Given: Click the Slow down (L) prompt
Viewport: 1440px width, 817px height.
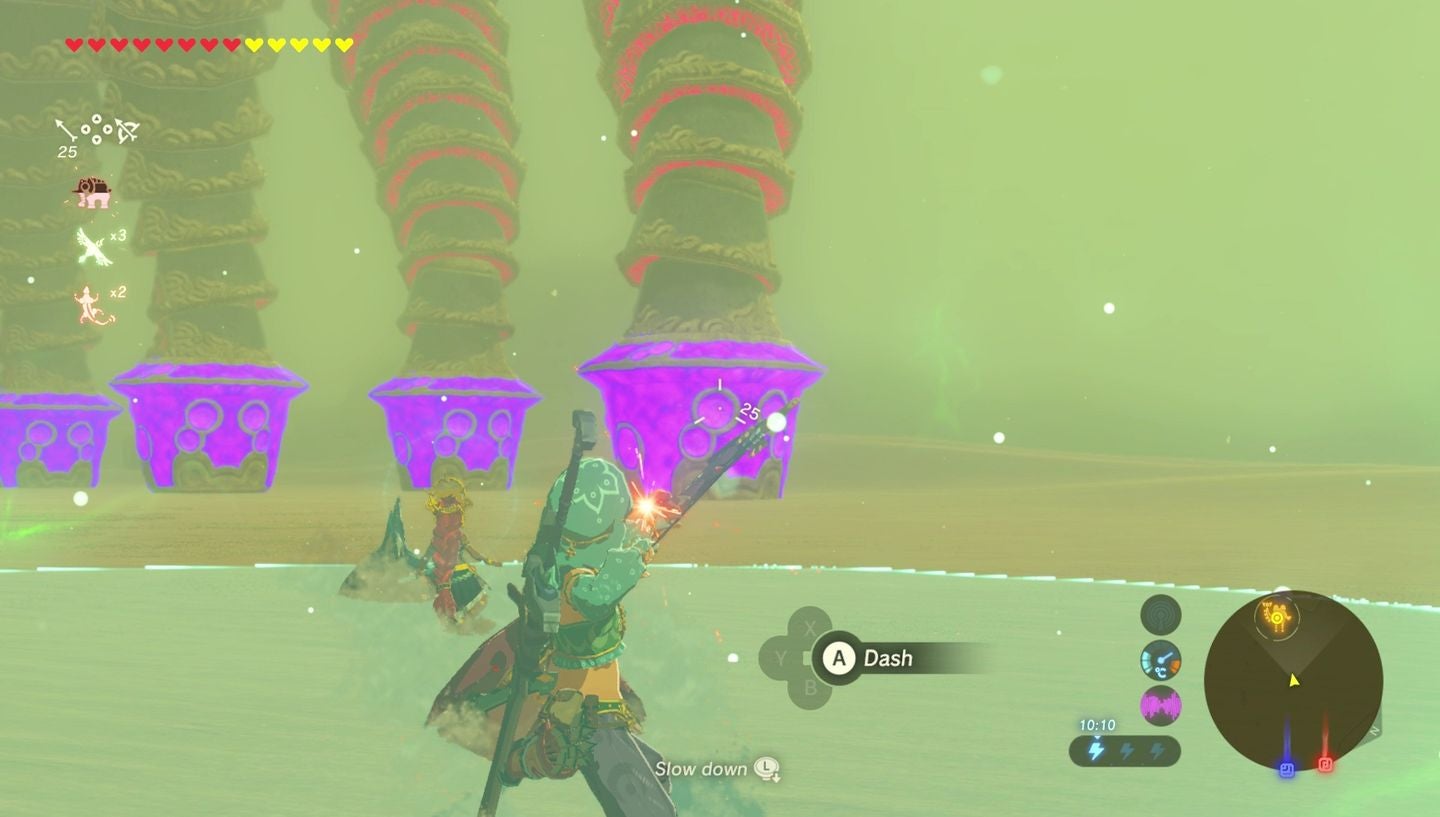Looking at the screenshot, I should tap(715, 769).
